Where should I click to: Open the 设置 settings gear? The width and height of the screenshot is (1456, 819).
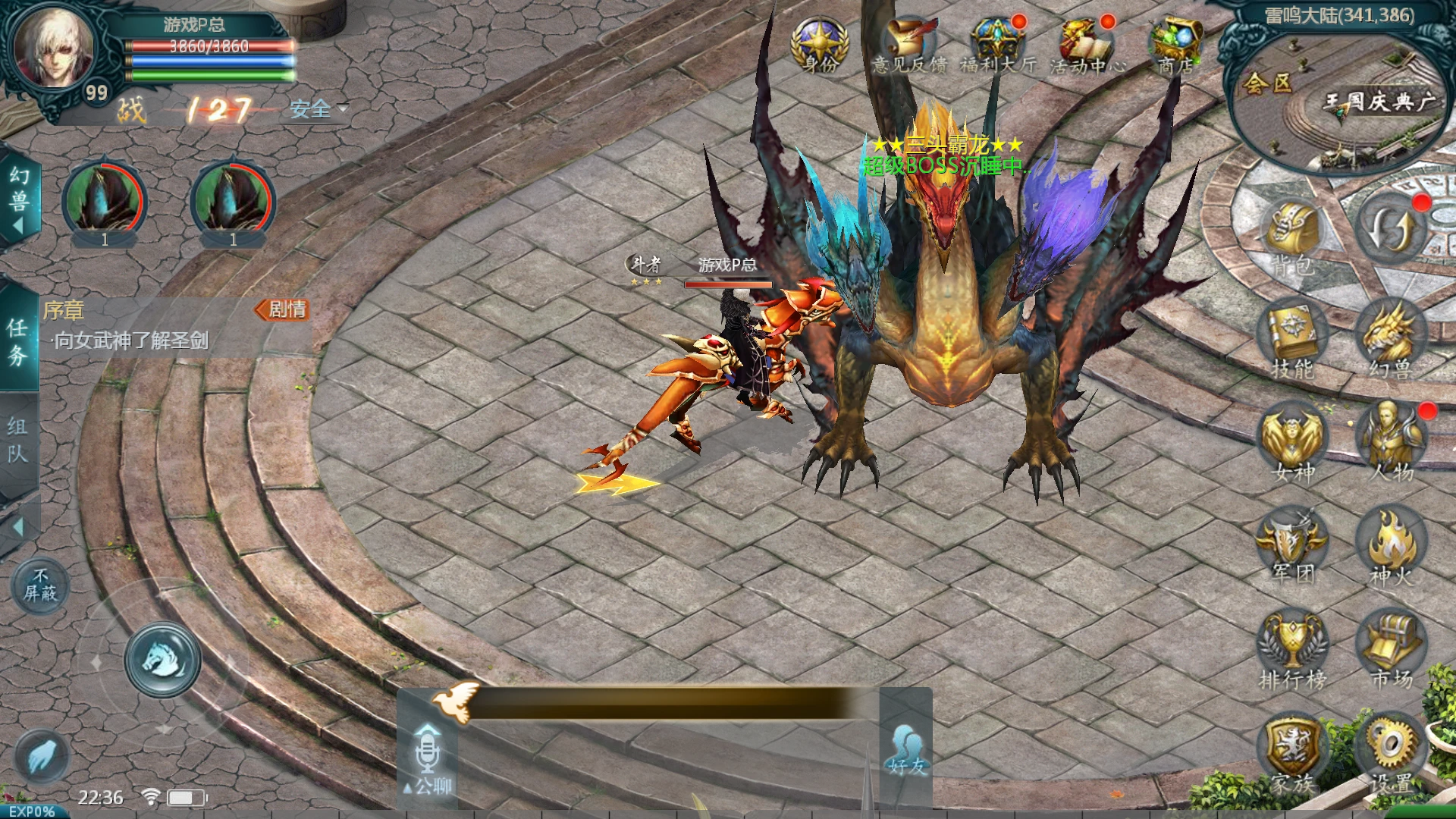point(1391,755)
